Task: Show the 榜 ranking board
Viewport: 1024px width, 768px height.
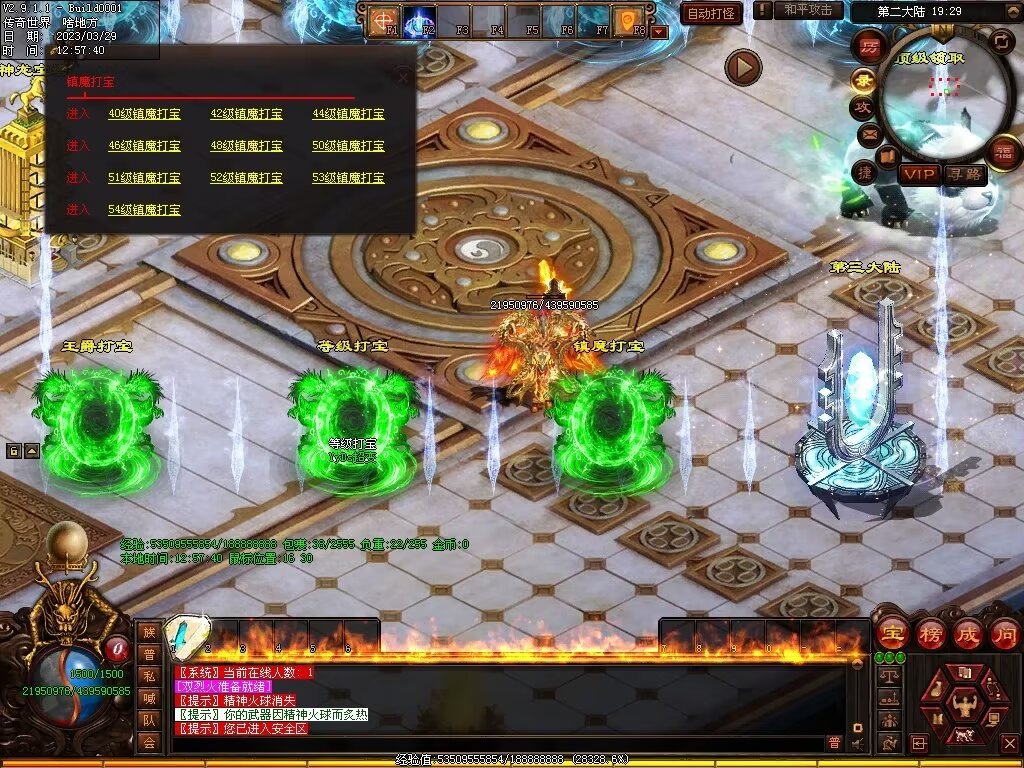Action: pyautogui.click(x=929, y=633)
